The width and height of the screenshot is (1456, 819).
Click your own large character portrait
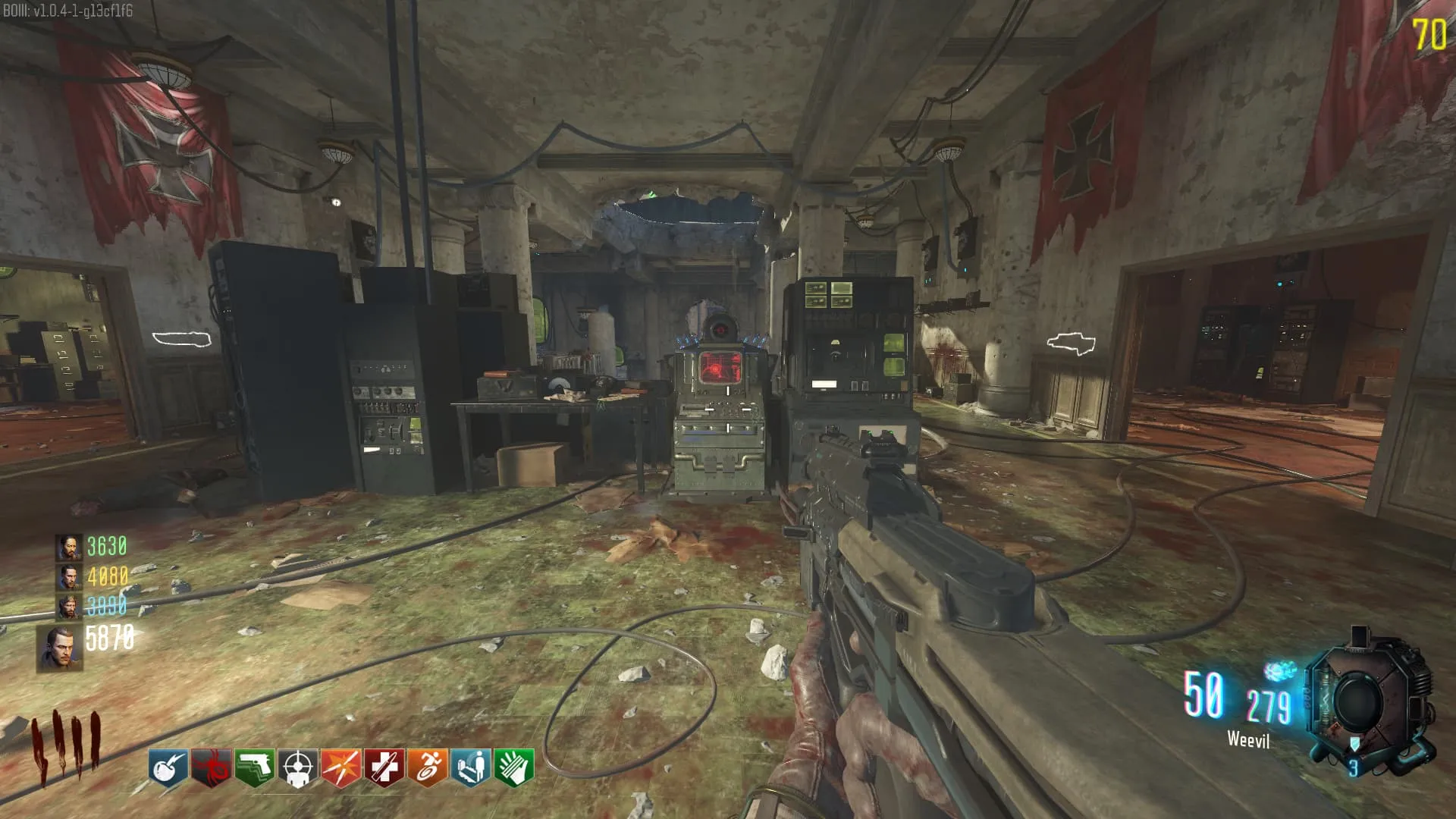(60, 649)
